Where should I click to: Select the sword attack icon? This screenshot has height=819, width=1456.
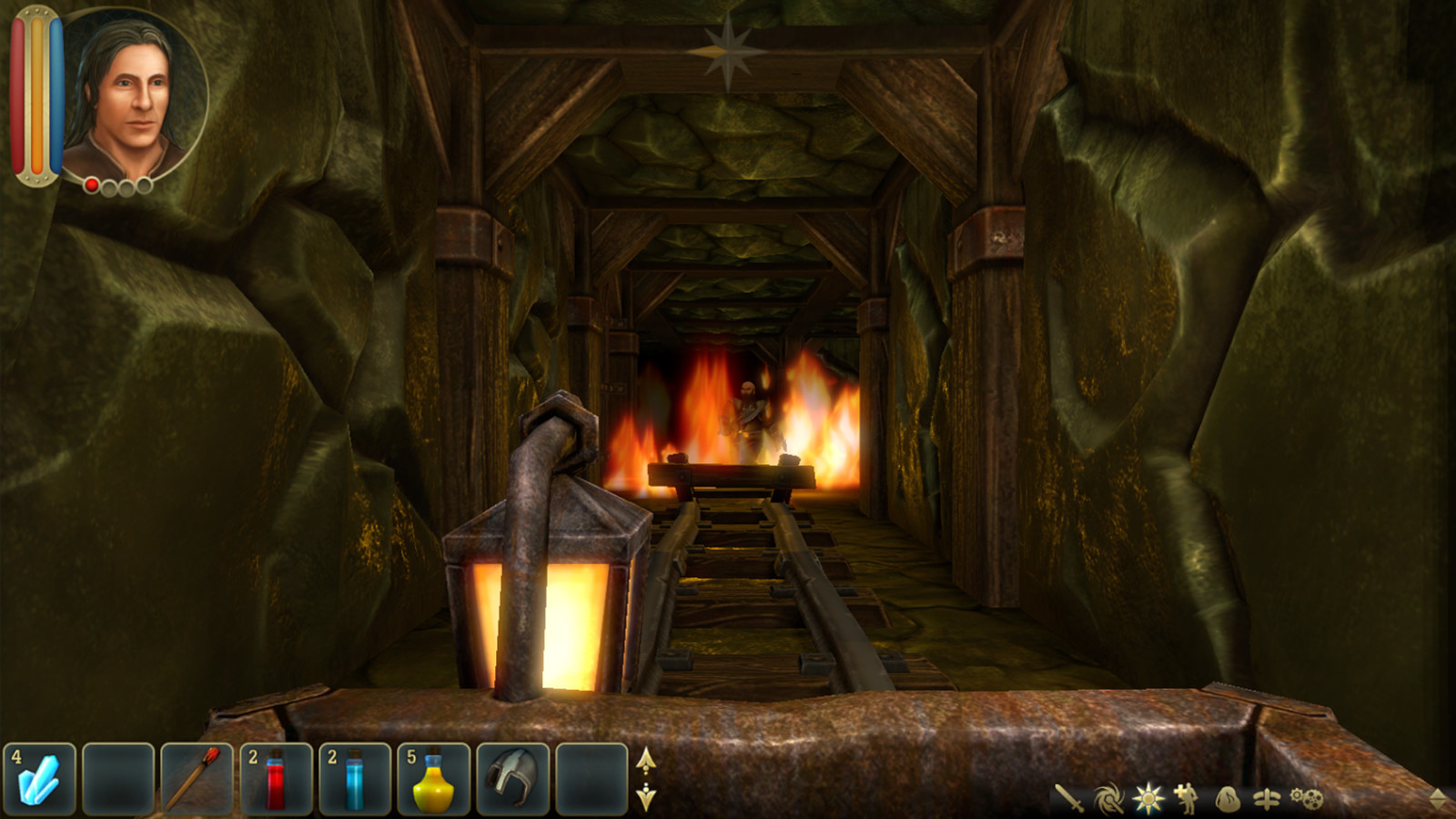click(1069, 797)
